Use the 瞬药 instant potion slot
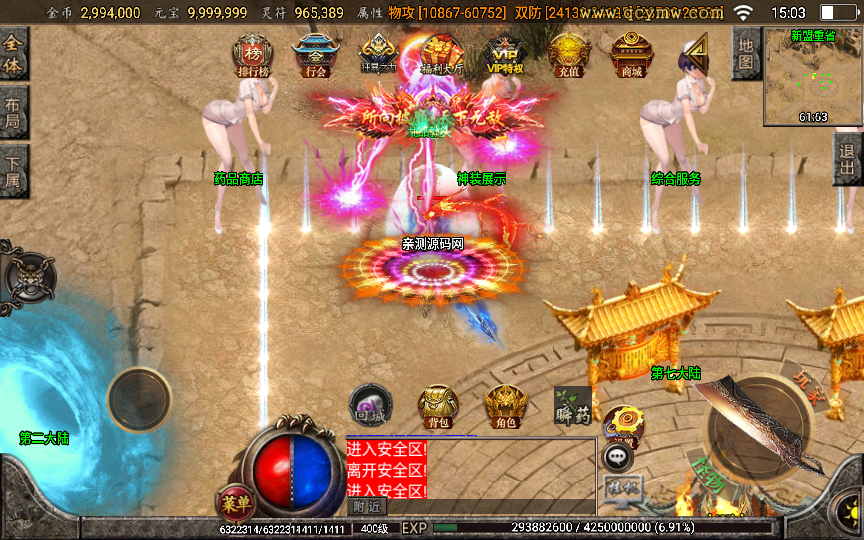864x540 pixels. (573, 404)
